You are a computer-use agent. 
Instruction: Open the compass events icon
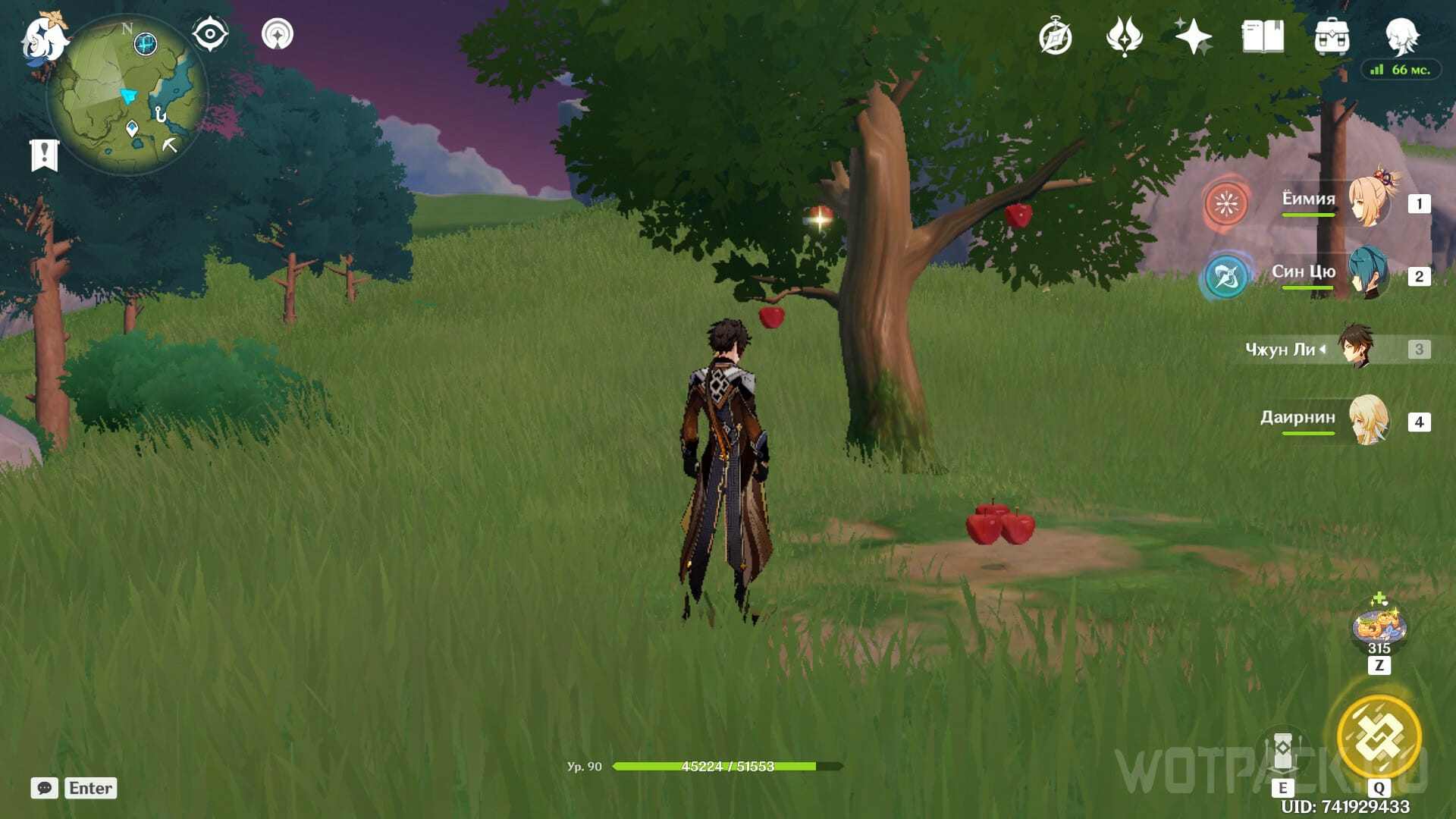pos(1055,37)
